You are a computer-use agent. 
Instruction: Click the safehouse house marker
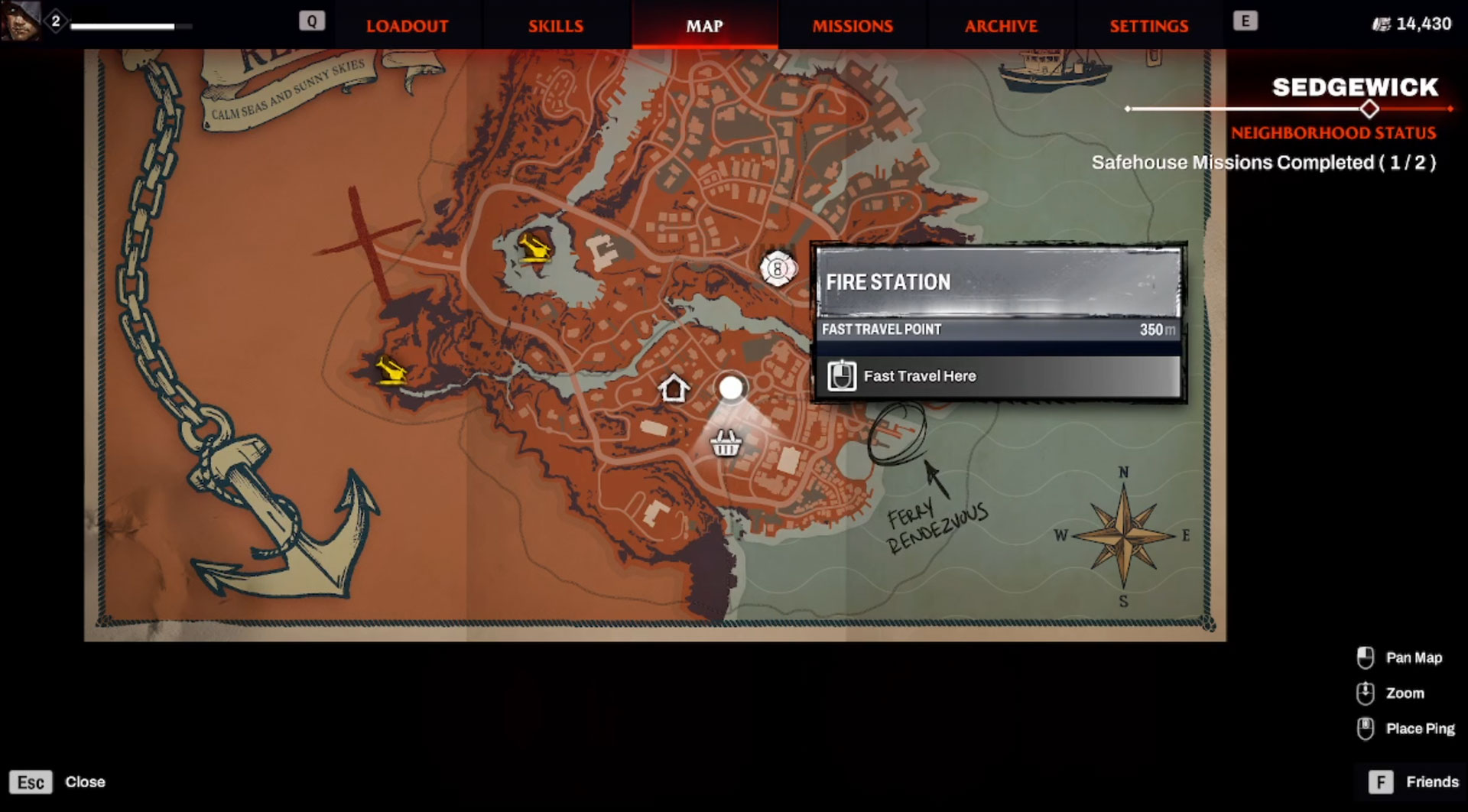pos(674,388)
